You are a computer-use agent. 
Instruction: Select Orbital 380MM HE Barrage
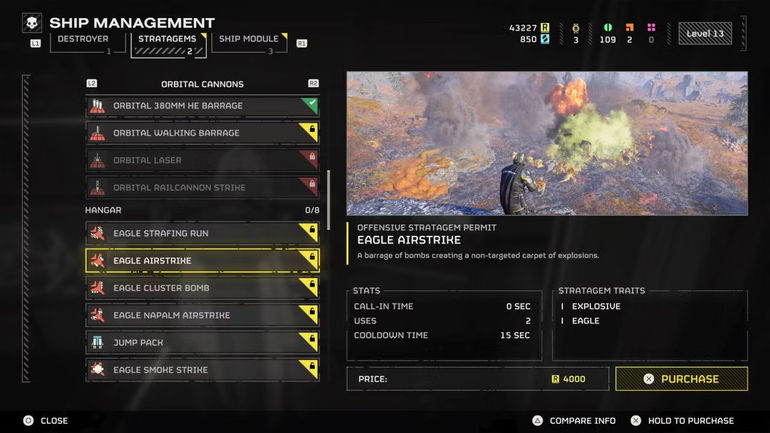[202, 106]
